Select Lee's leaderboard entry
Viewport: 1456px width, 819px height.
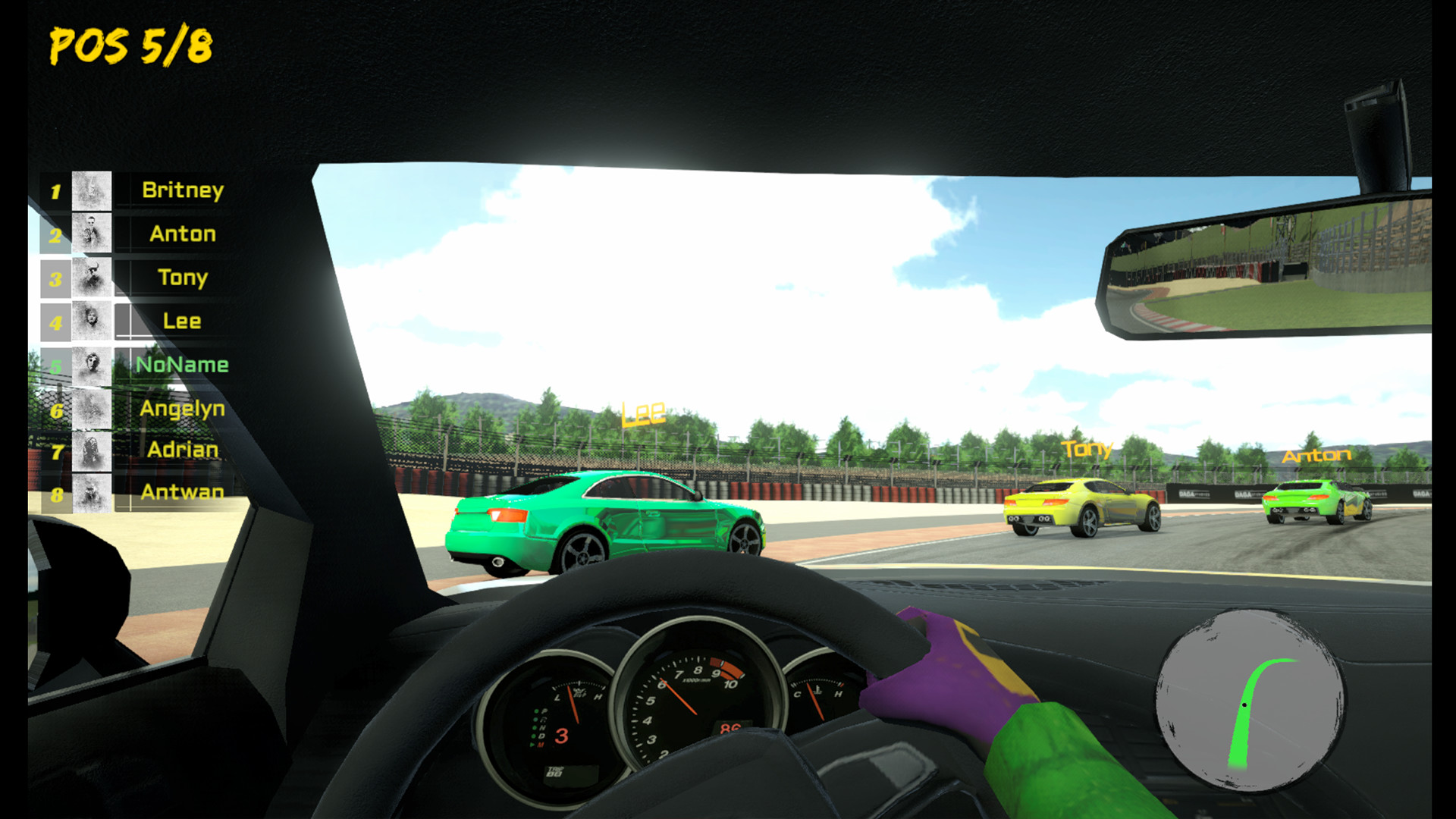click(x=182, y=321)
